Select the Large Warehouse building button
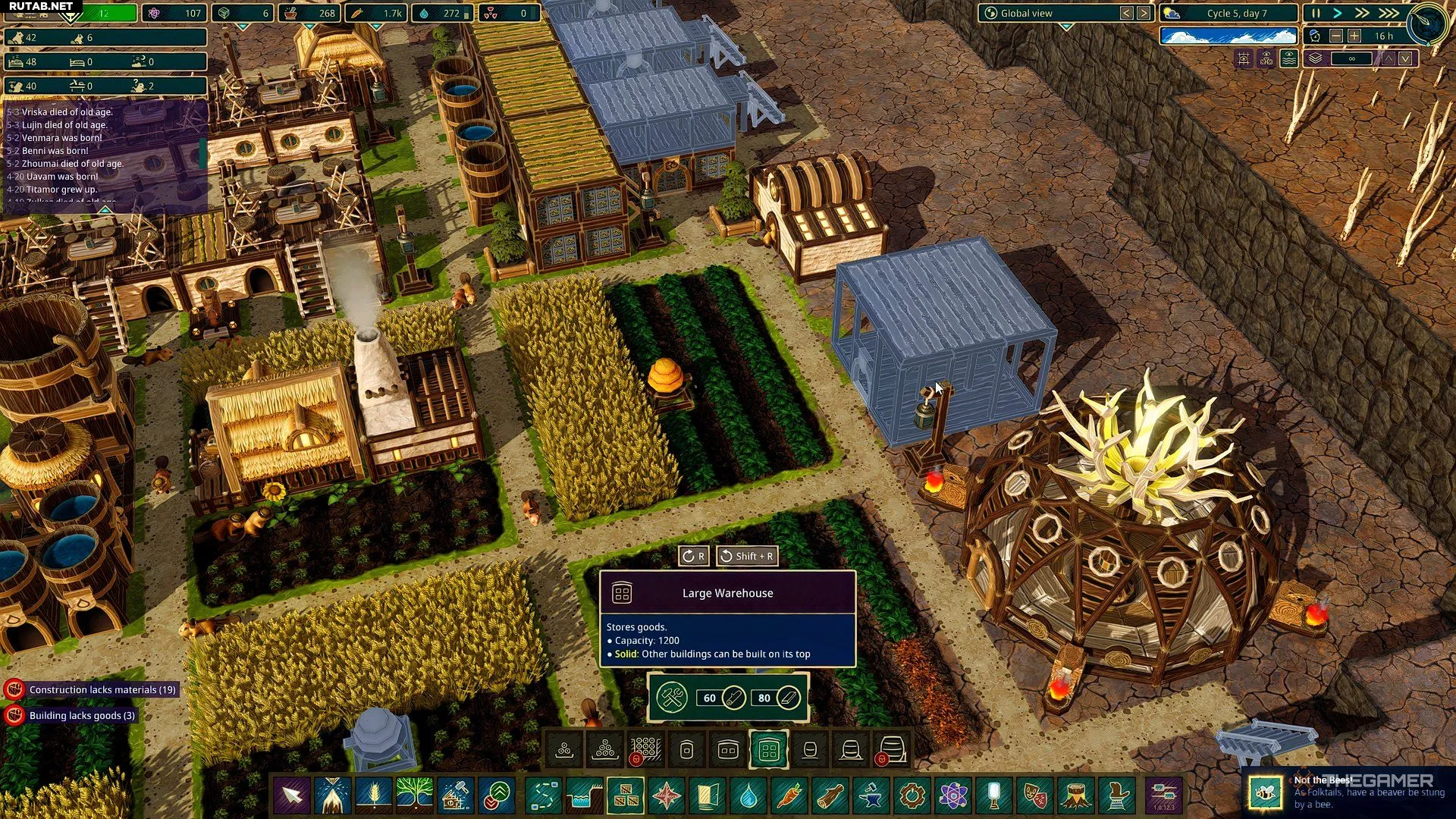1456x819 pixels. click(768, 751)
